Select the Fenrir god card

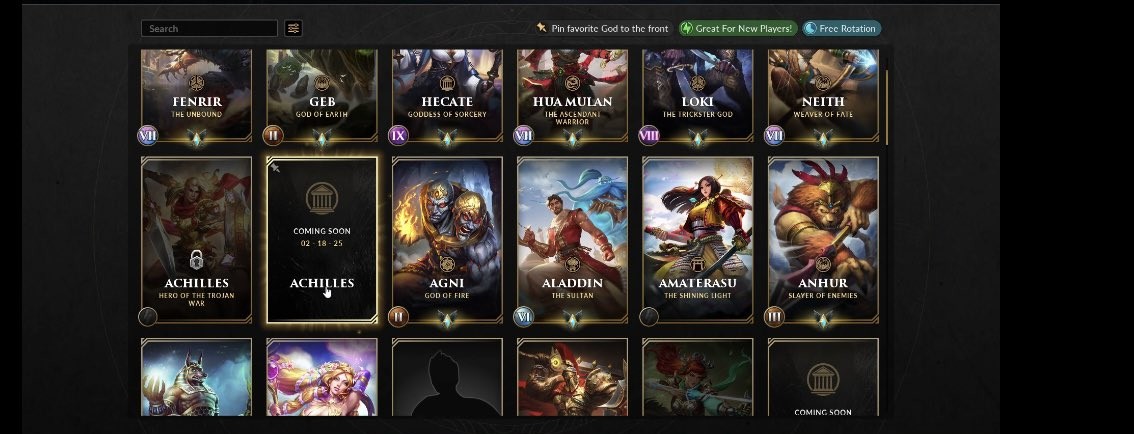click(x=197, y=97)
